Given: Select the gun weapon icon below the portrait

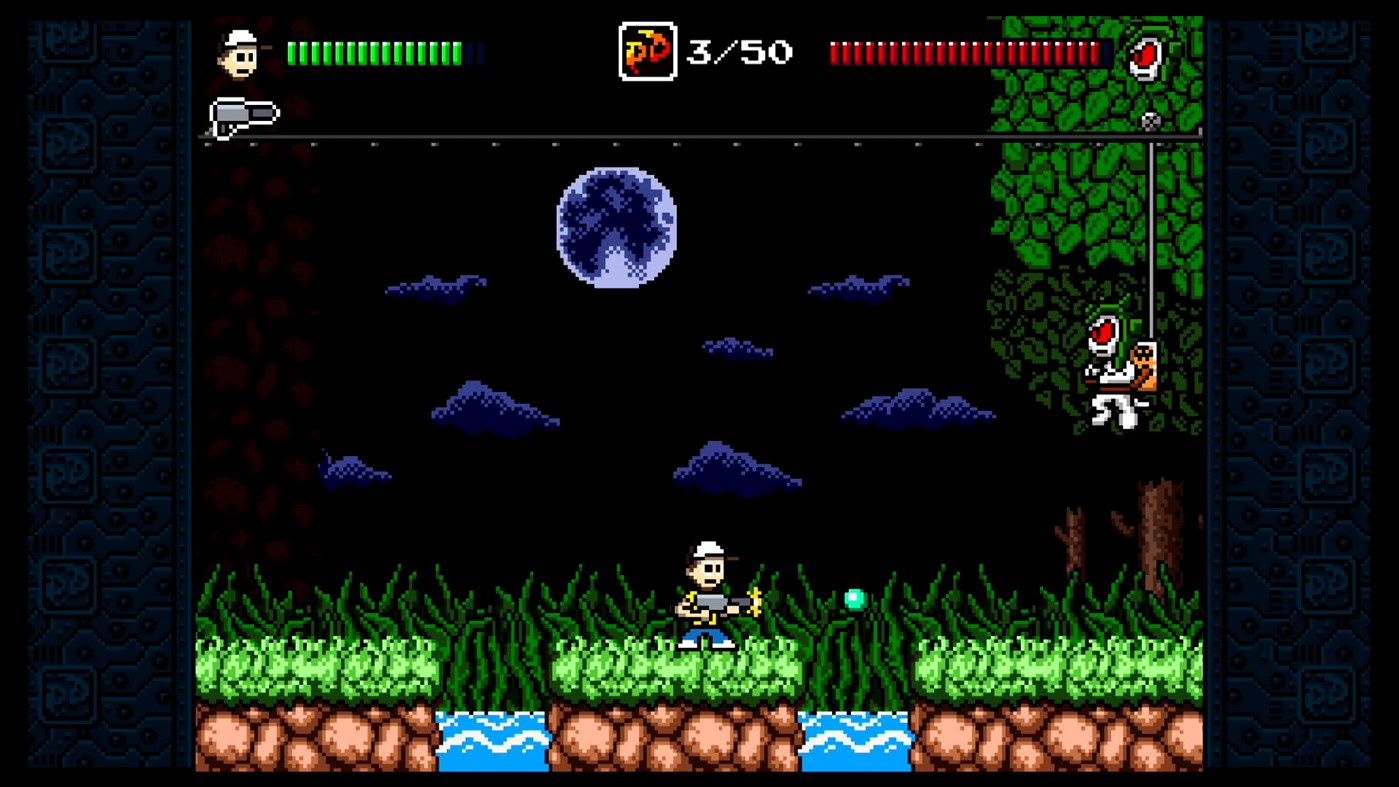Looking at the screenshot, I should pos(243,112).
